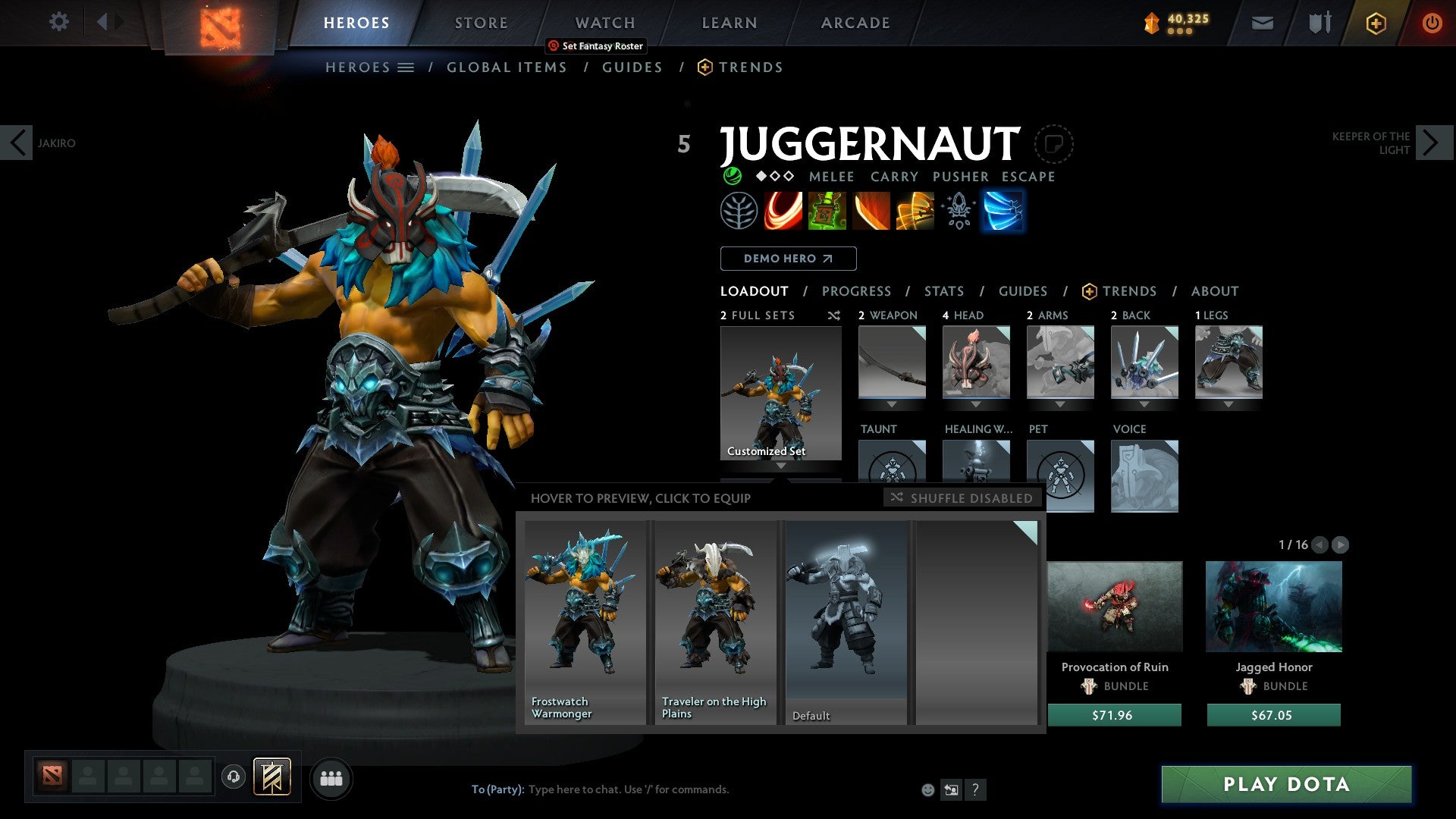Screen dimensions: 1456x819
Task: Enable shuffle for full sets
Action: tap(834, 315)
